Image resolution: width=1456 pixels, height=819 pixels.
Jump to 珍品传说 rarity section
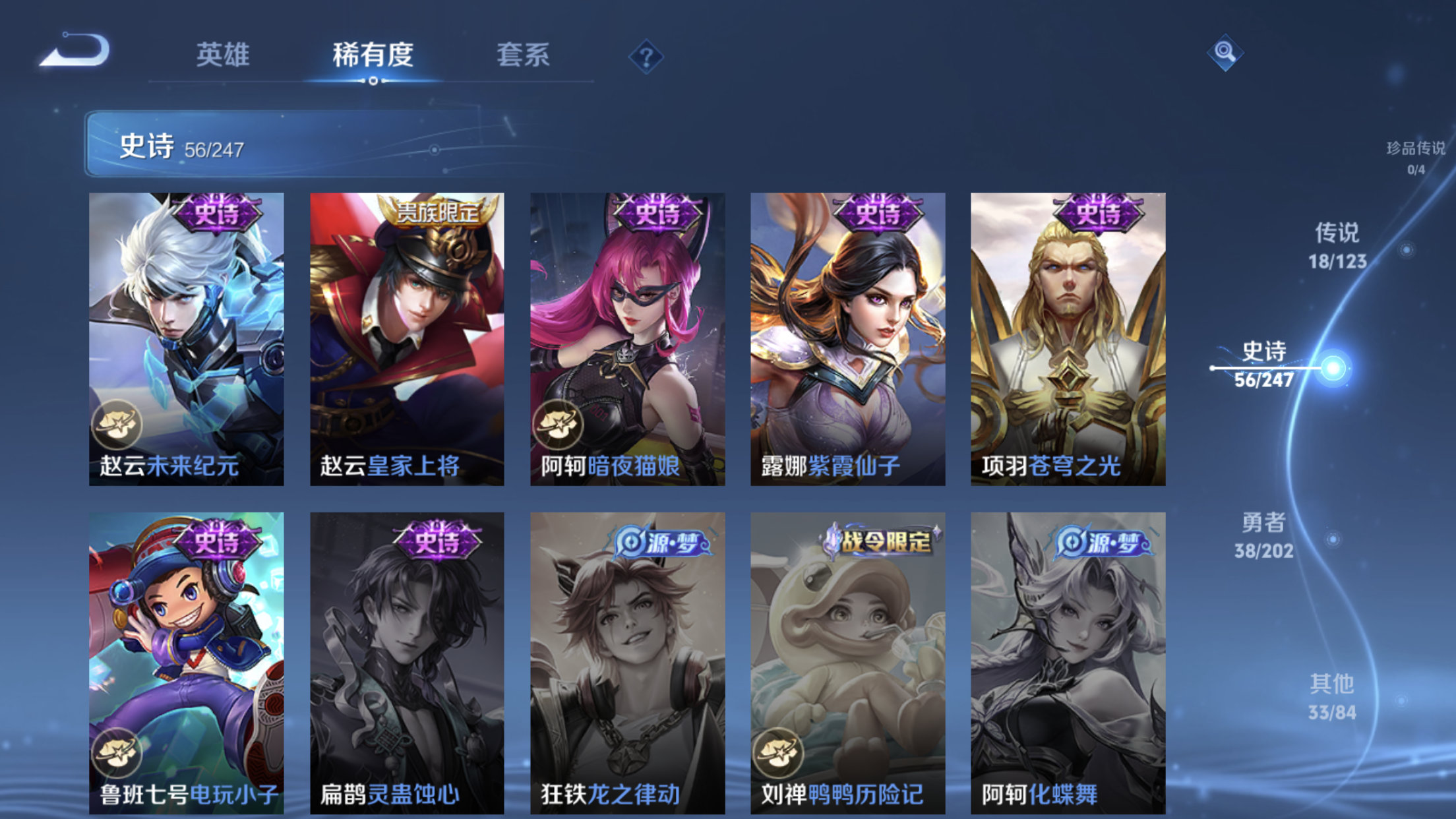pyautogui.click(x=1415, y=157)
